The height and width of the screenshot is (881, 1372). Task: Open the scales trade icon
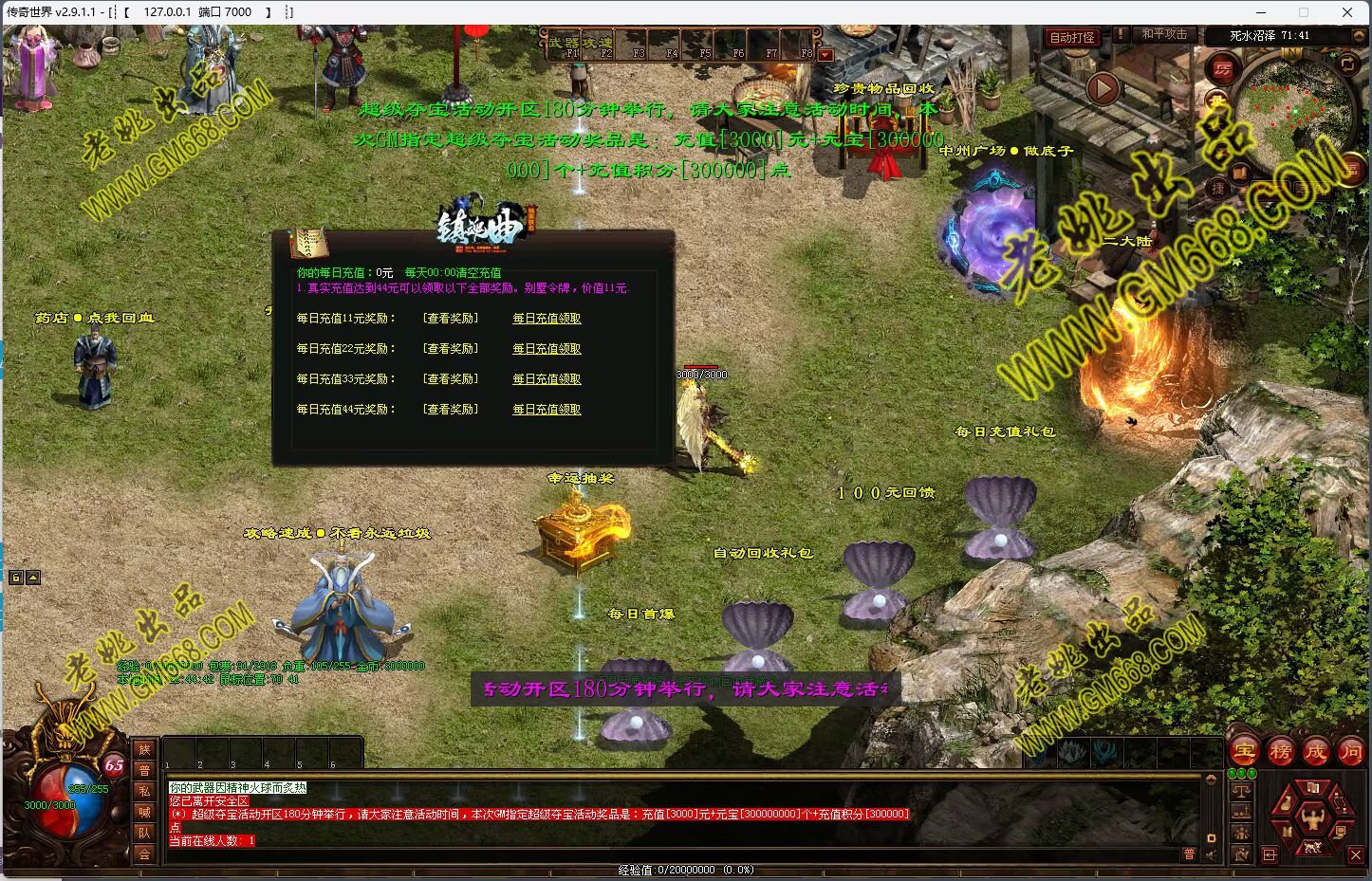point(1241,790)
